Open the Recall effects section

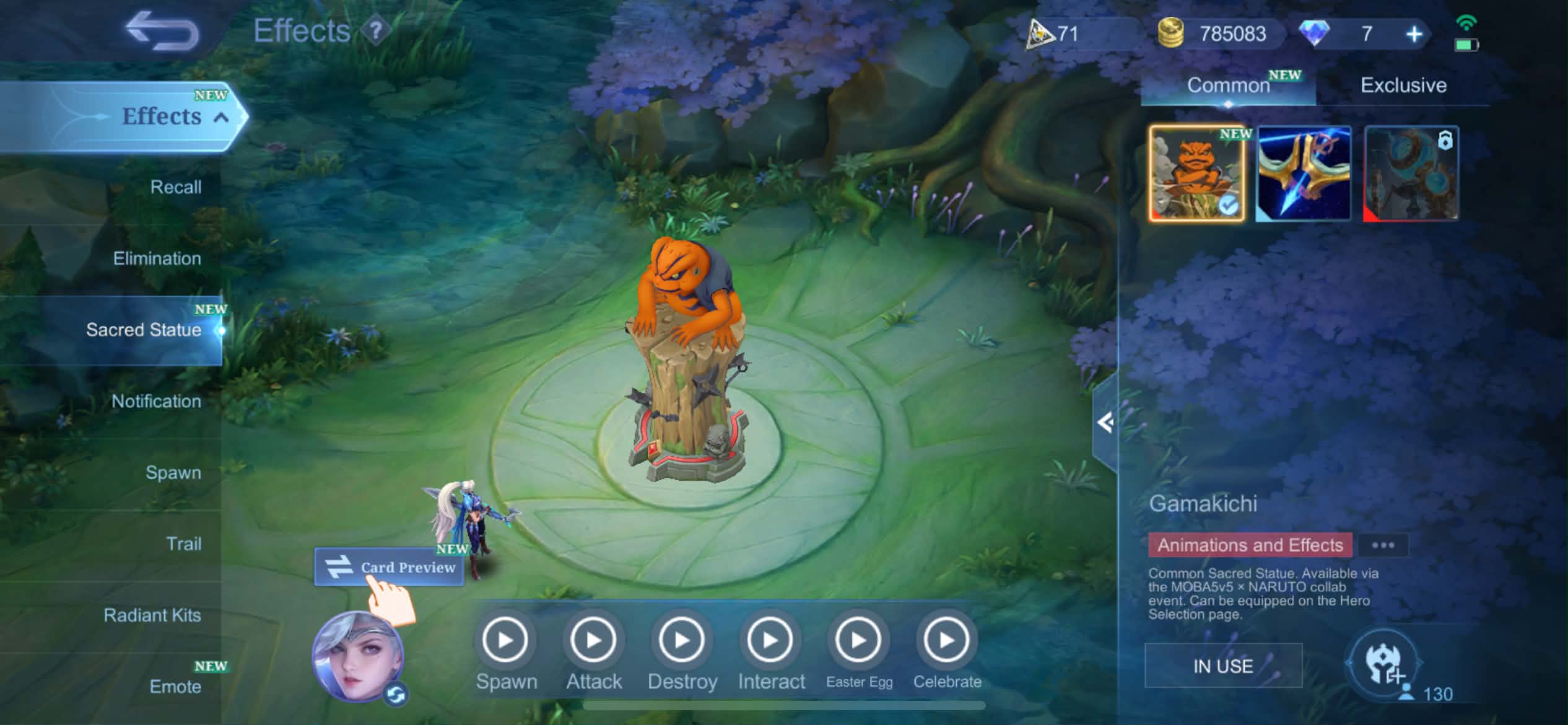pyautogui.click(x=175, y=187)
